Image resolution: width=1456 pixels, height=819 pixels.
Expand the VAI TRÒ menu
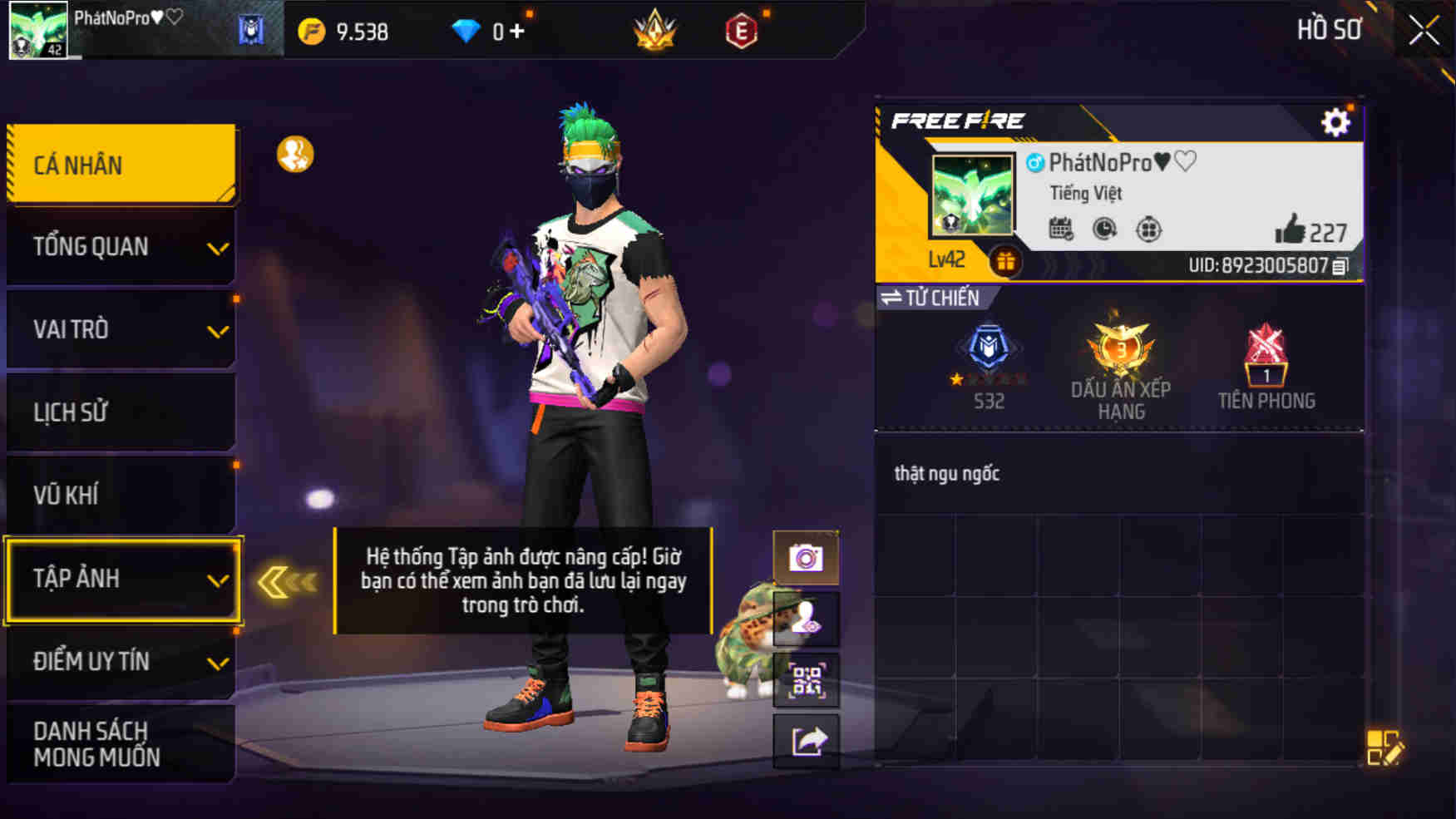121,329
